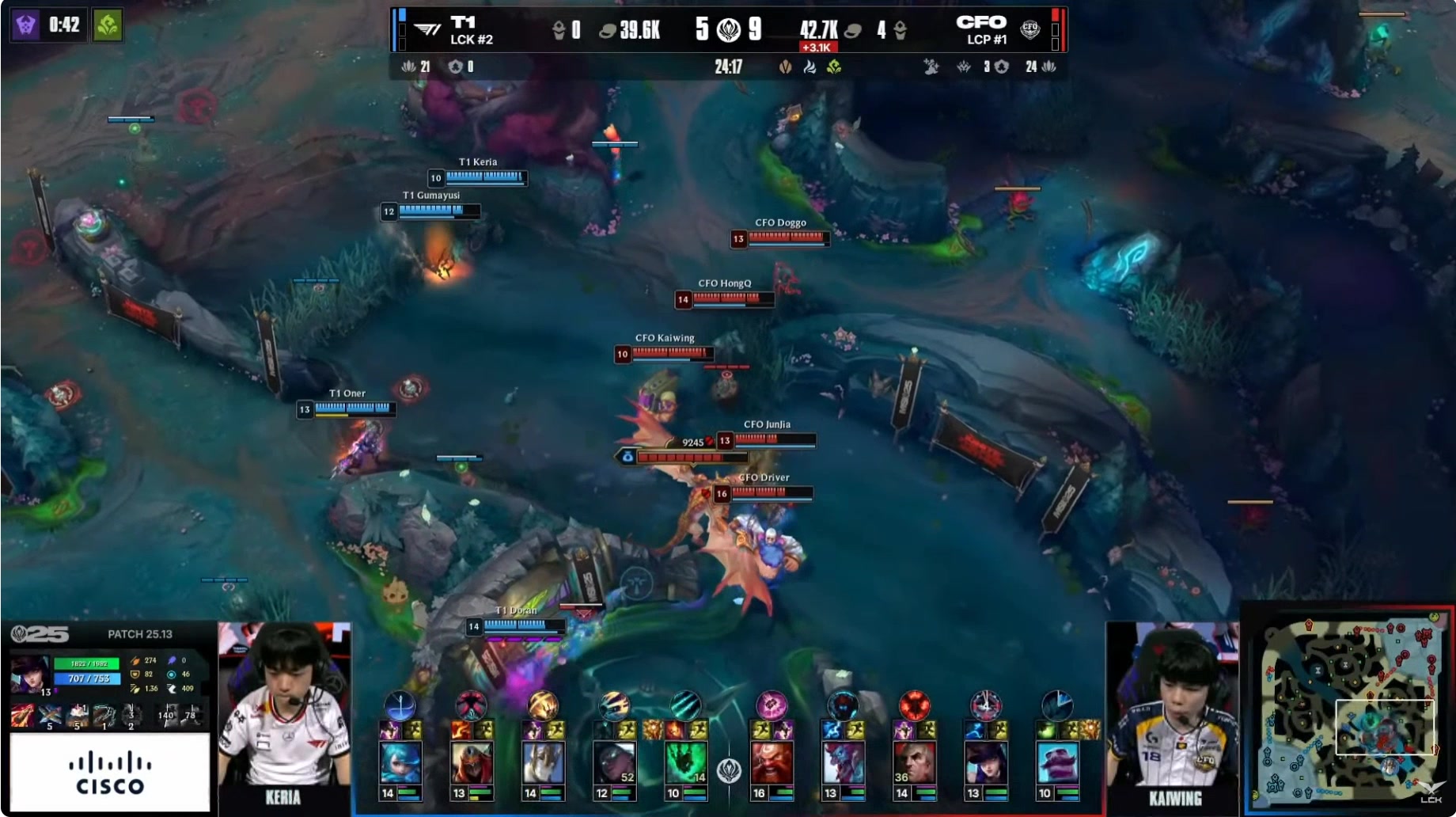Click the red flaming item in Caitlyn's inventory
1456x817 pixels.
[x=22, y=716]
